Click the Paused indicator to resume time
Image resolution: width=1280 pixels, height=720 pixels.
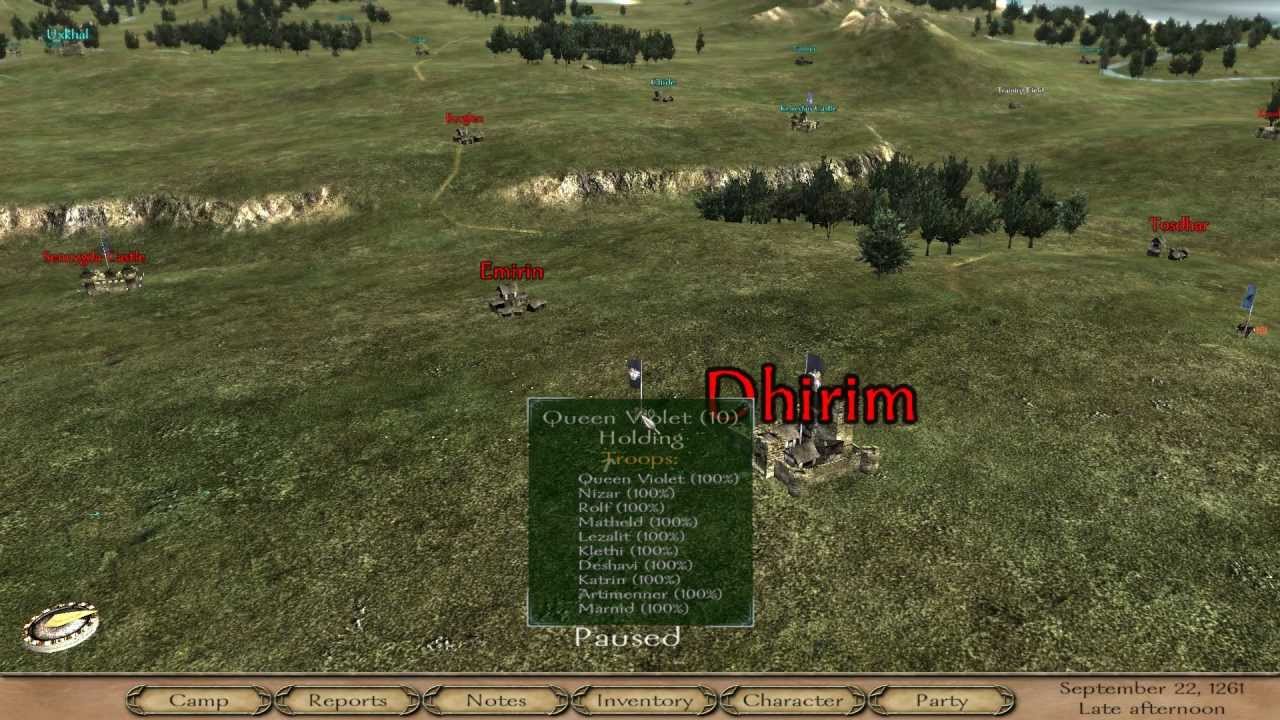point(626,637)
